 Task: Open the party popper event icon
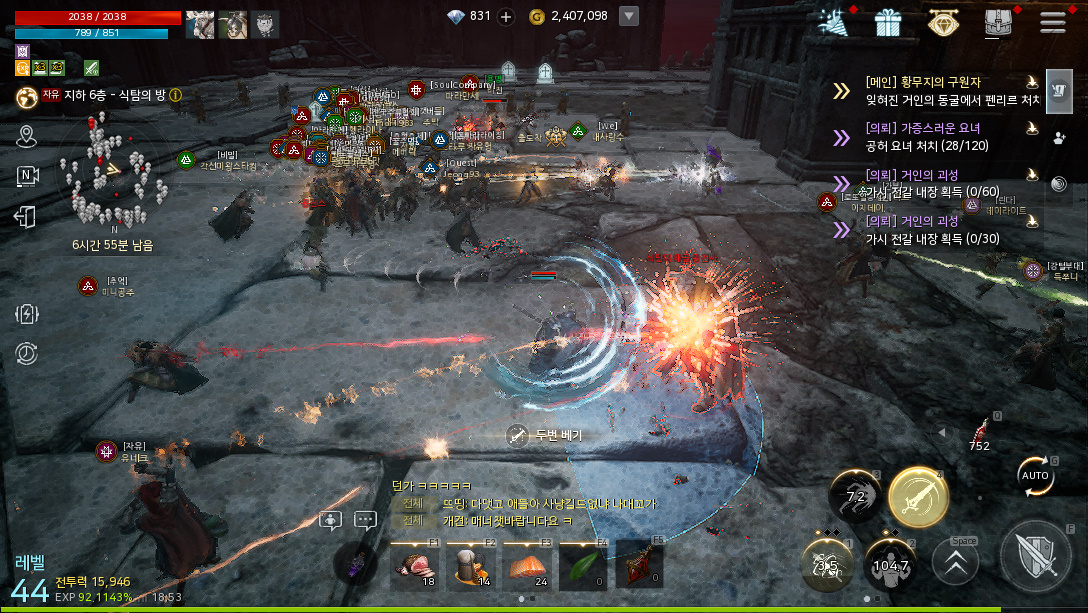tap(832, 21)
